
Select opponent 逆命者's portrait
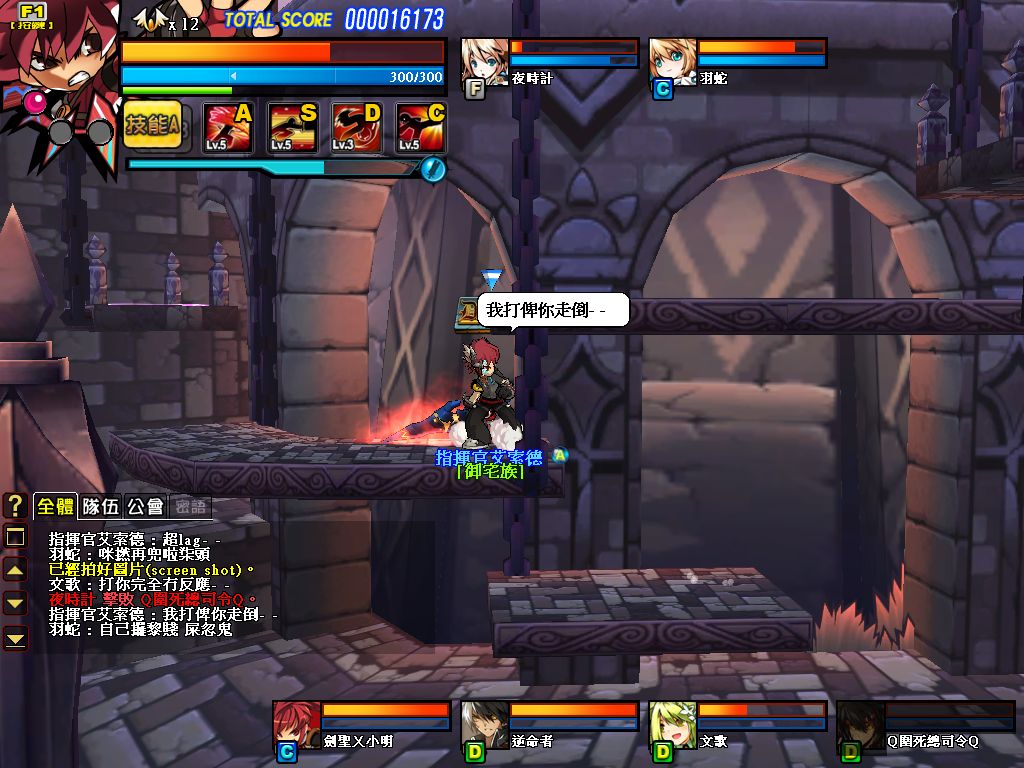coord(485,724)
